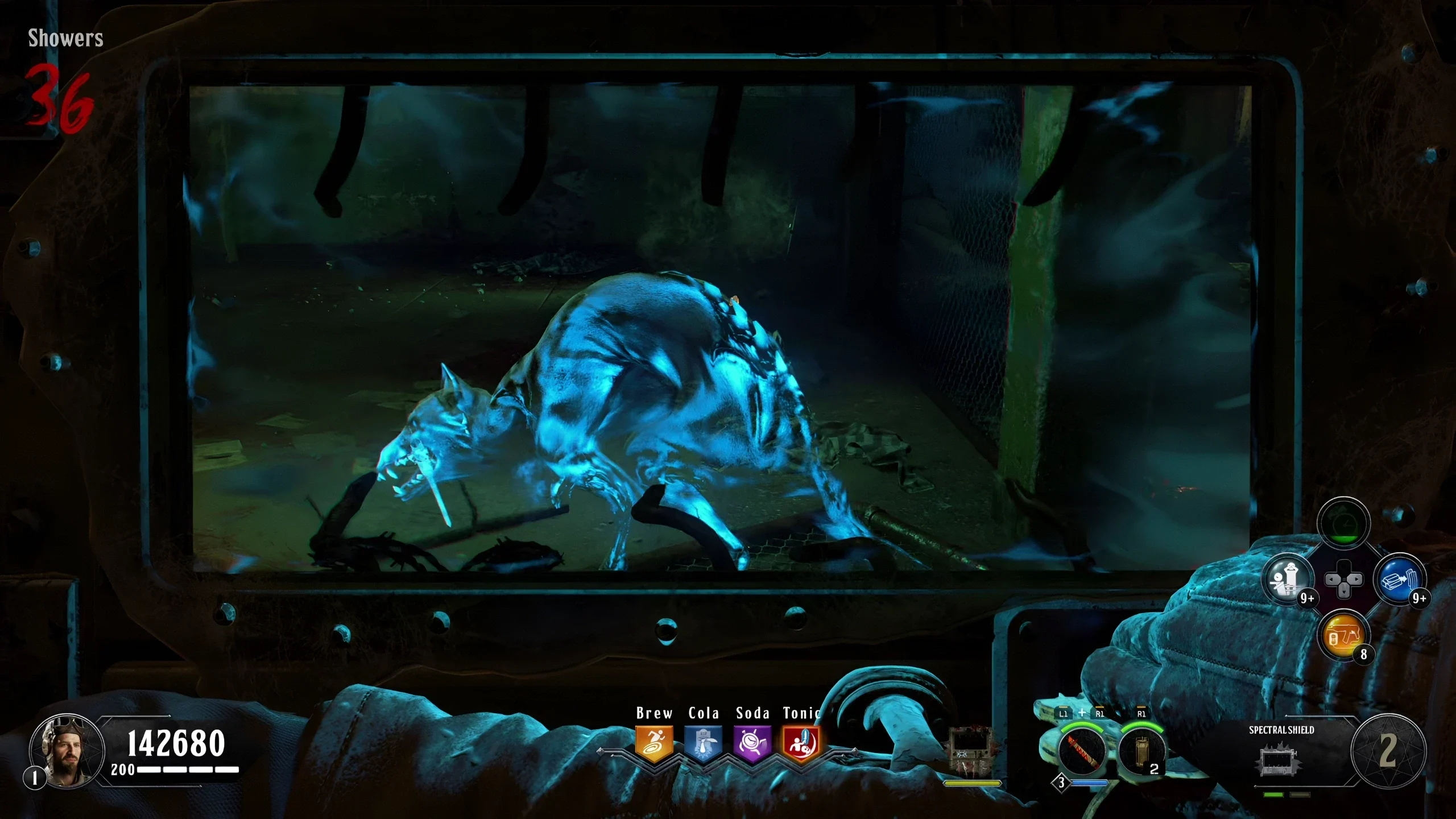Select the blue Cola perk icon
Viewport: 1456px width, 819px height.
(703, 743)
